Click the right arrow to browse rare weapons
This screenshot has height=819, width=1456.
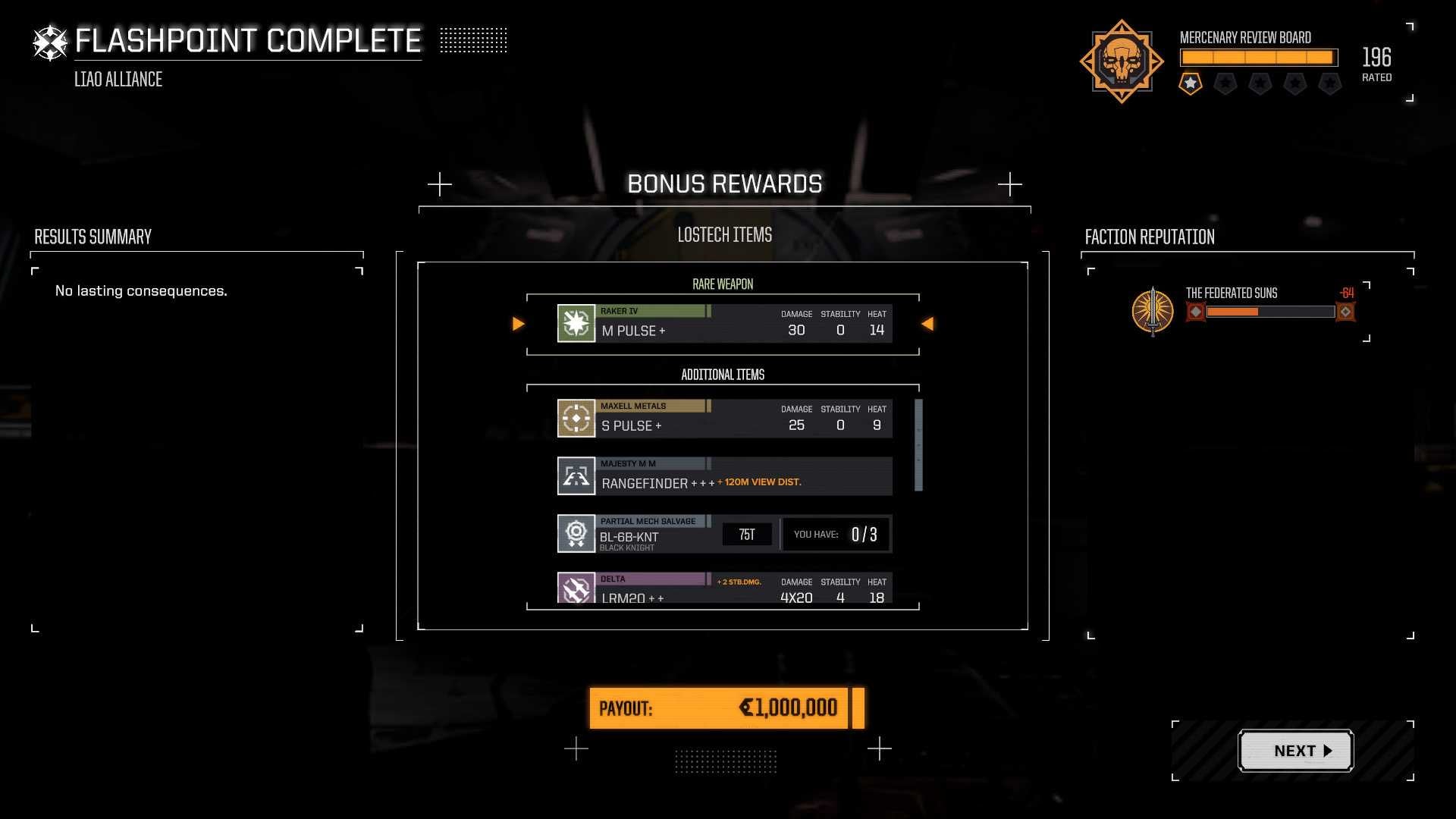(929, 323)
